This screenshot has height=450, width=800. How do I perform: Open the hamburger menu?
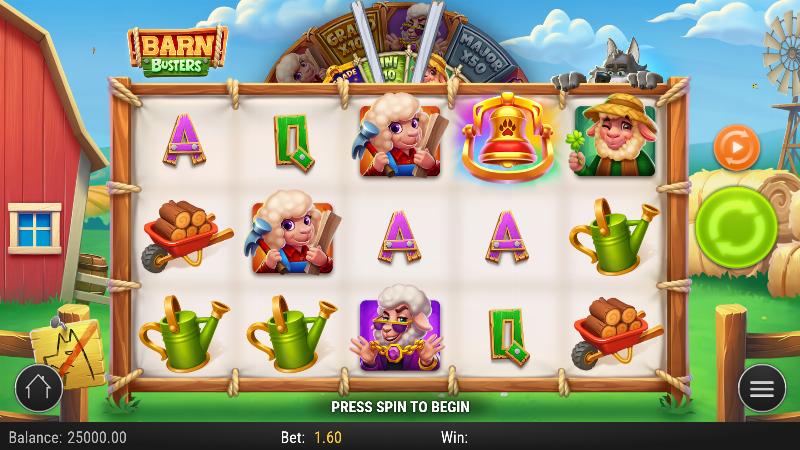[x=761, y=388]
